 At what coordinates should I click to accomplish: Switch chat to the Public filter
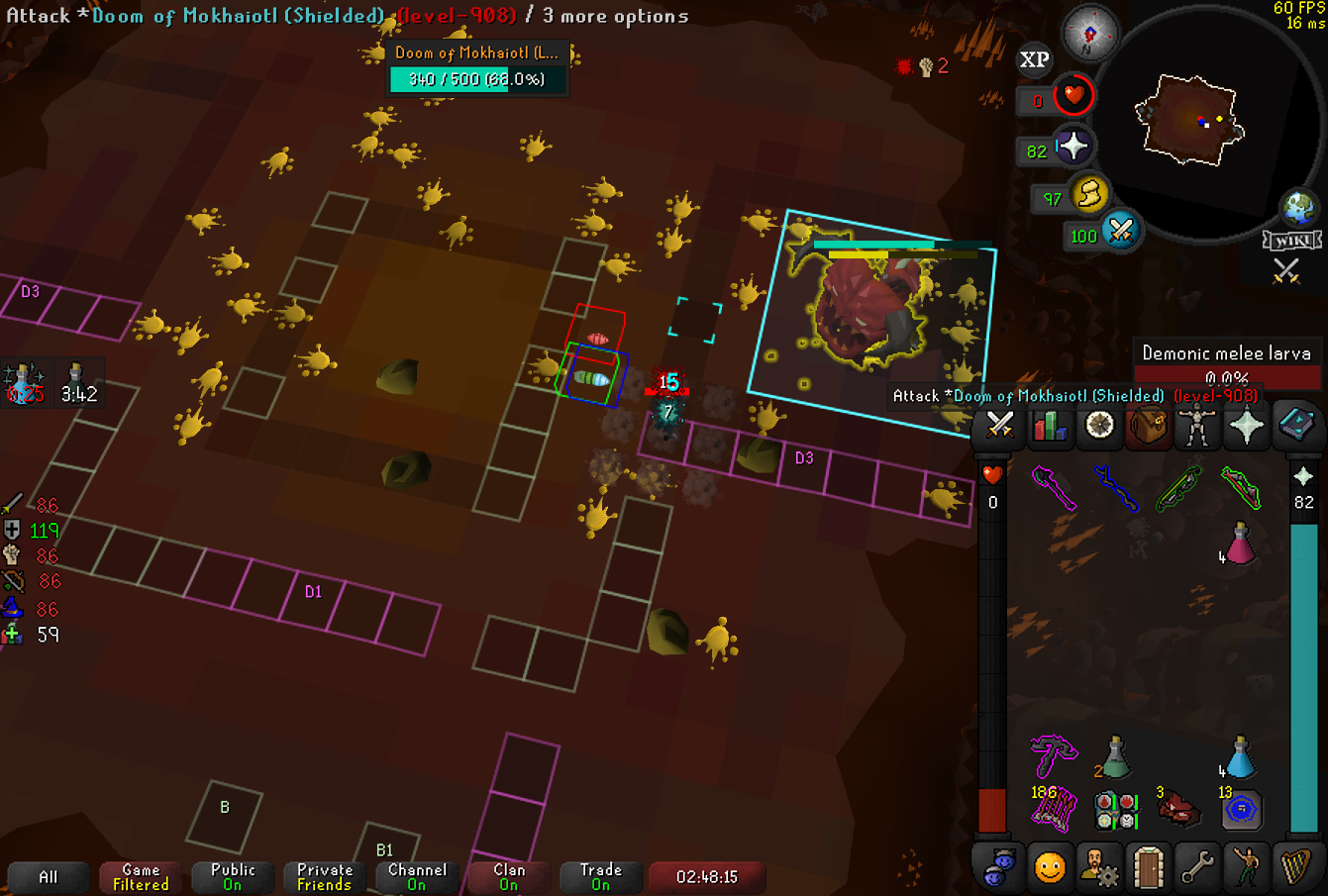coord(233,877)
